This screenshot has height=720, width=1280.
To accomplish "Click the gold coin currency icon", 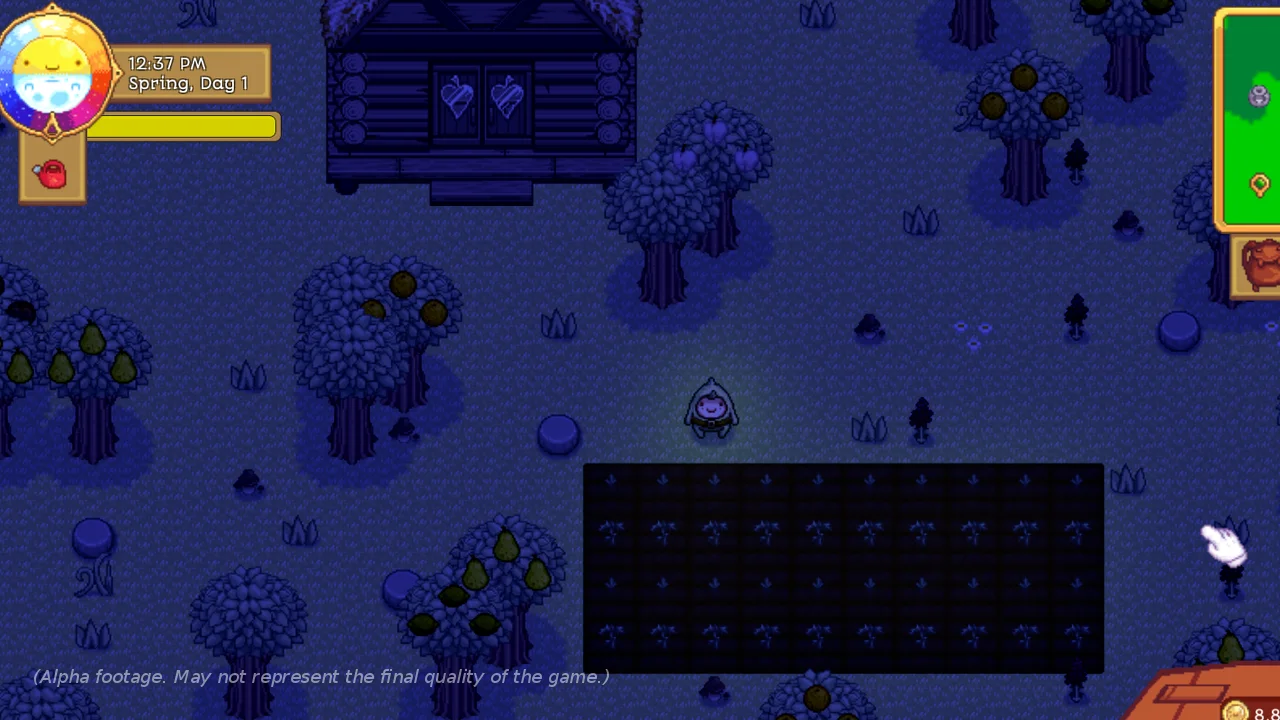I will pos(1235,713).
